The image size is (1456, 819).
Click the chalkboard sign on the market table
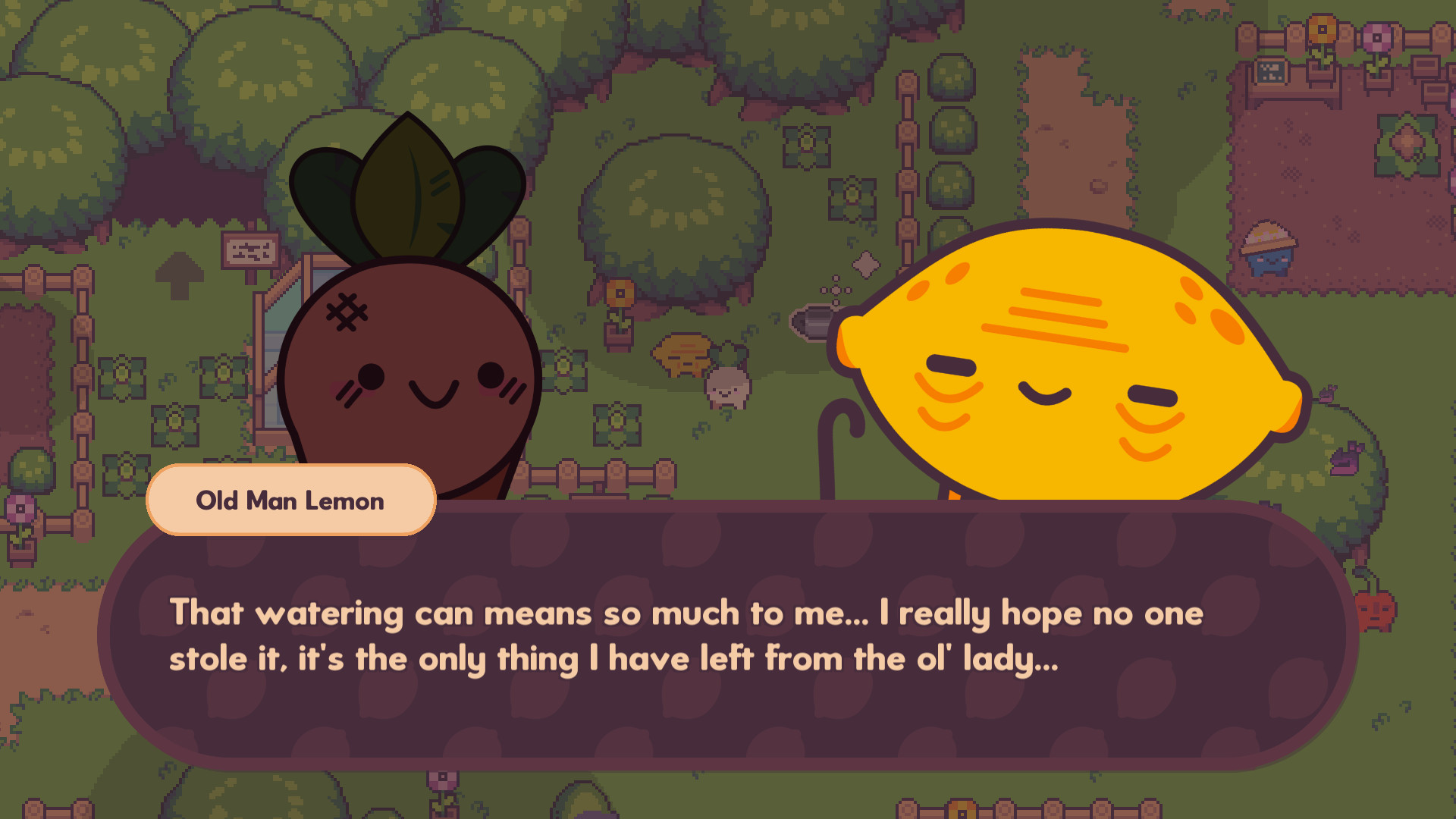pyautogui.click(x=1269, y=72)
